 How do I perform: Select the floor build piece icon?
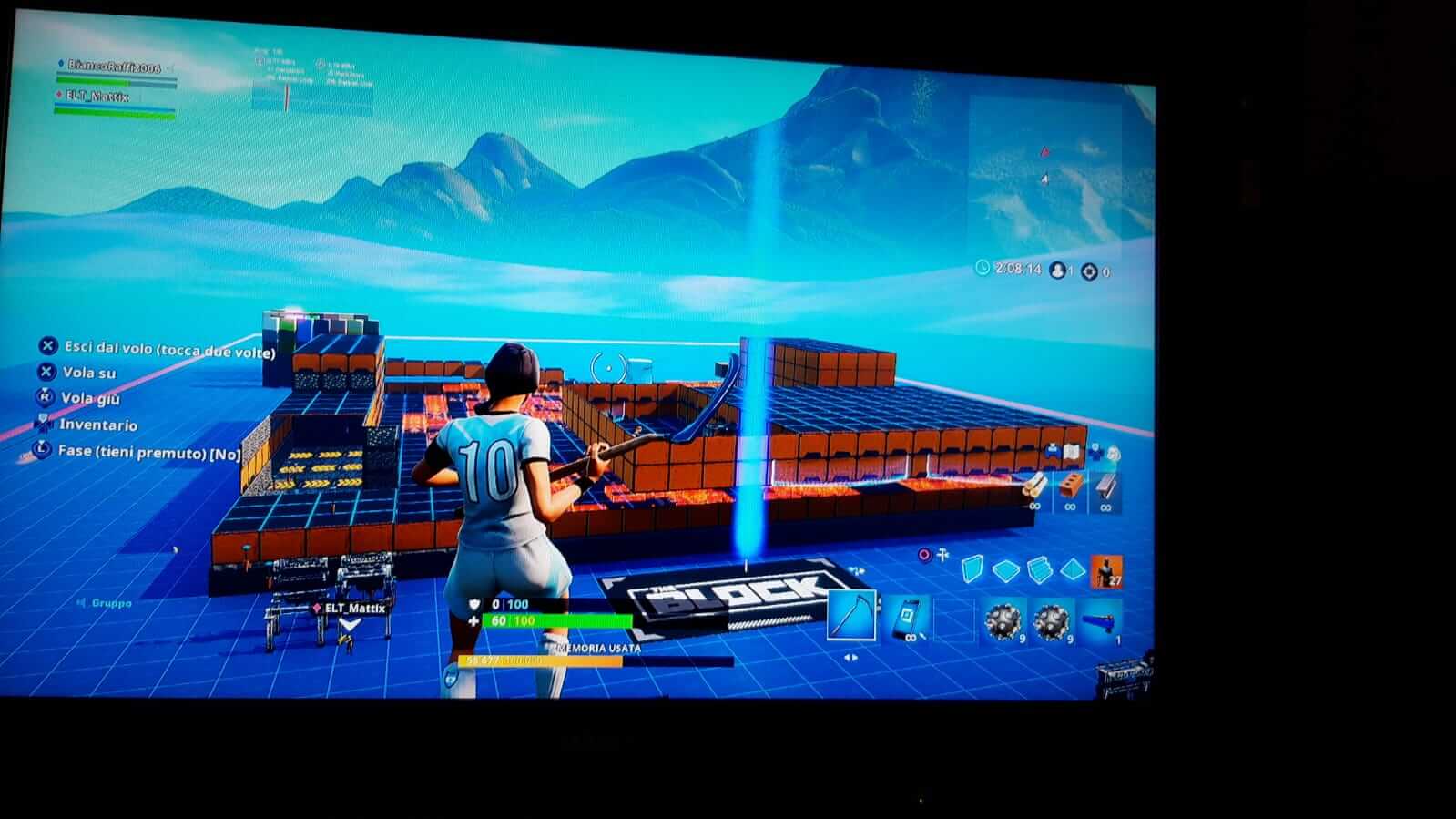(x=1004, y=569)
